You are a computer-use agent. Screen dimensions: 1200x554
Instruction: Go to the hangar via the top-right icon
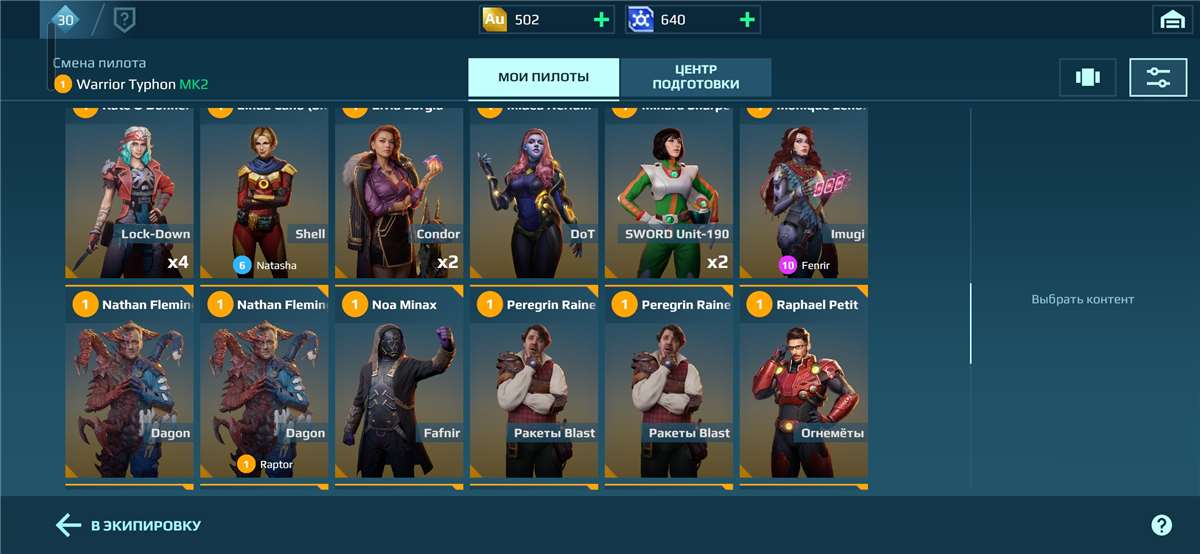tap(1171, 20)
